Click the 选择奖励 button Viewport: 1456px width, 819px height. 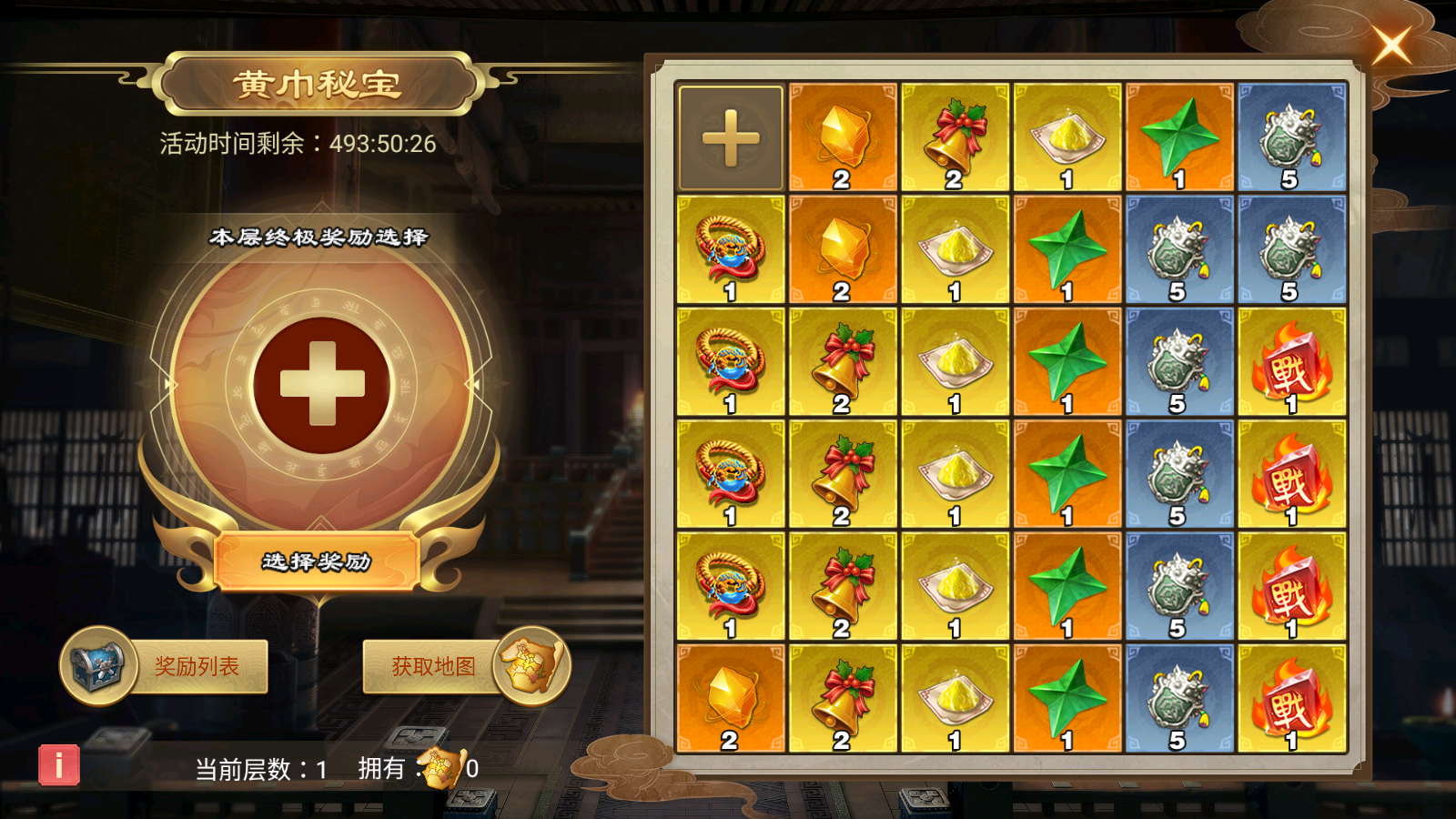coord(317,561)
